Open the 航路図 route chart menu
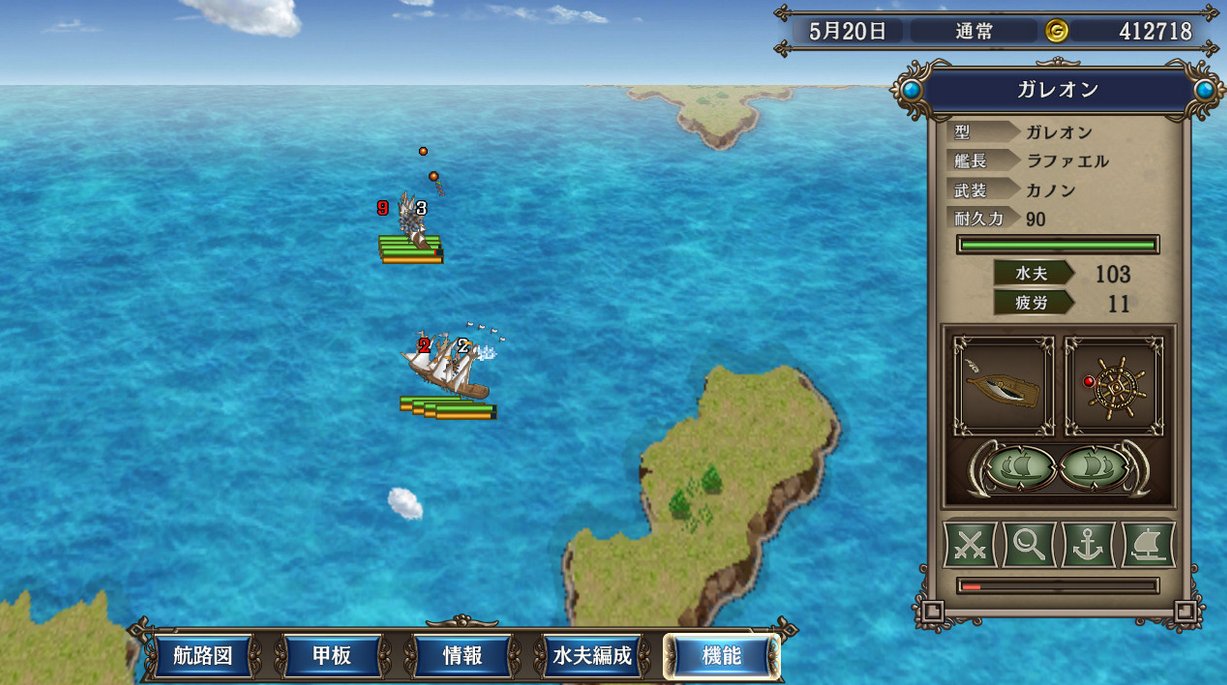 tap(203, 656)
